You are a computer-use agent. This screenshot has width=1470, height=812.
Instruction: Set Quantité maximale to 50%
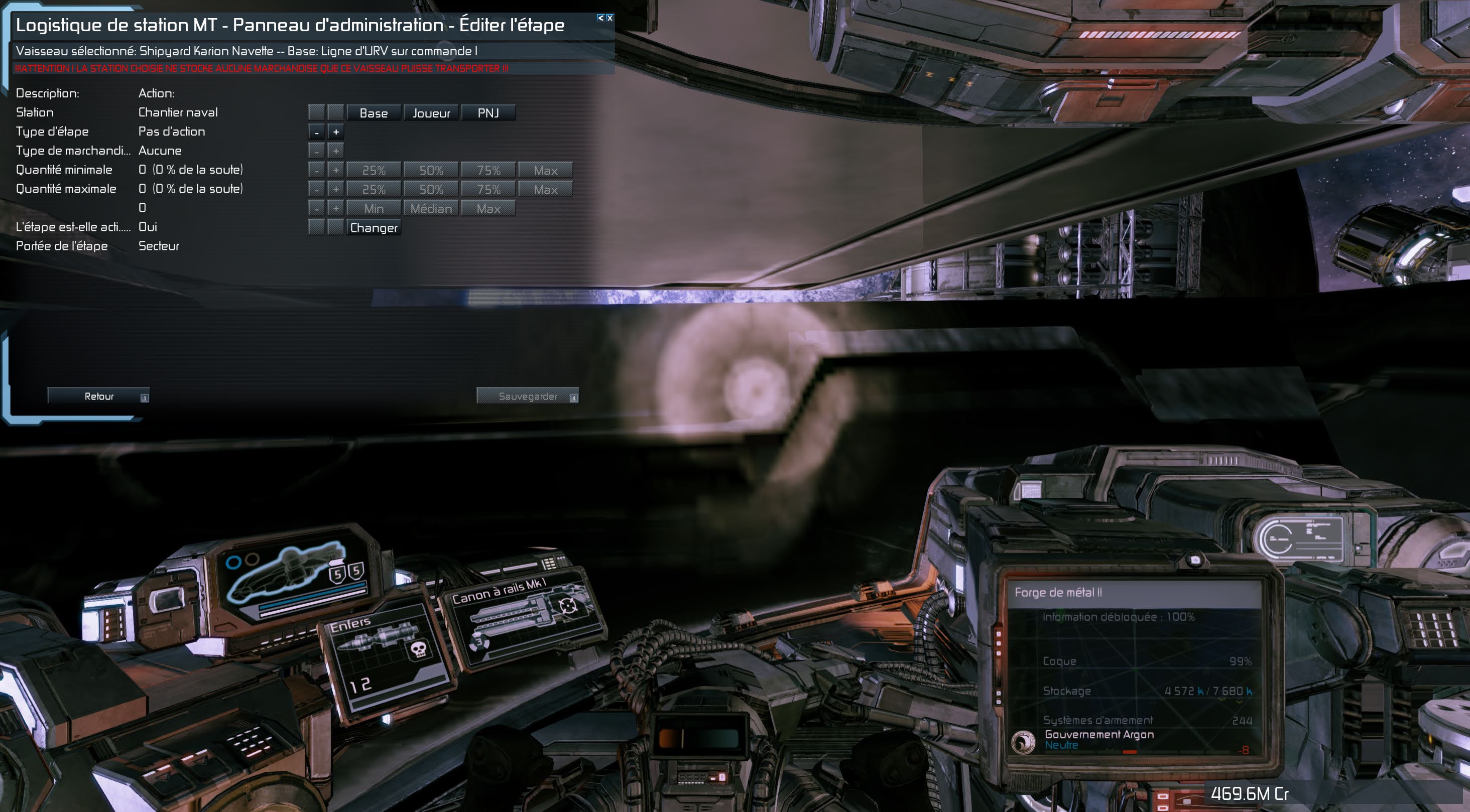[431, 189]
